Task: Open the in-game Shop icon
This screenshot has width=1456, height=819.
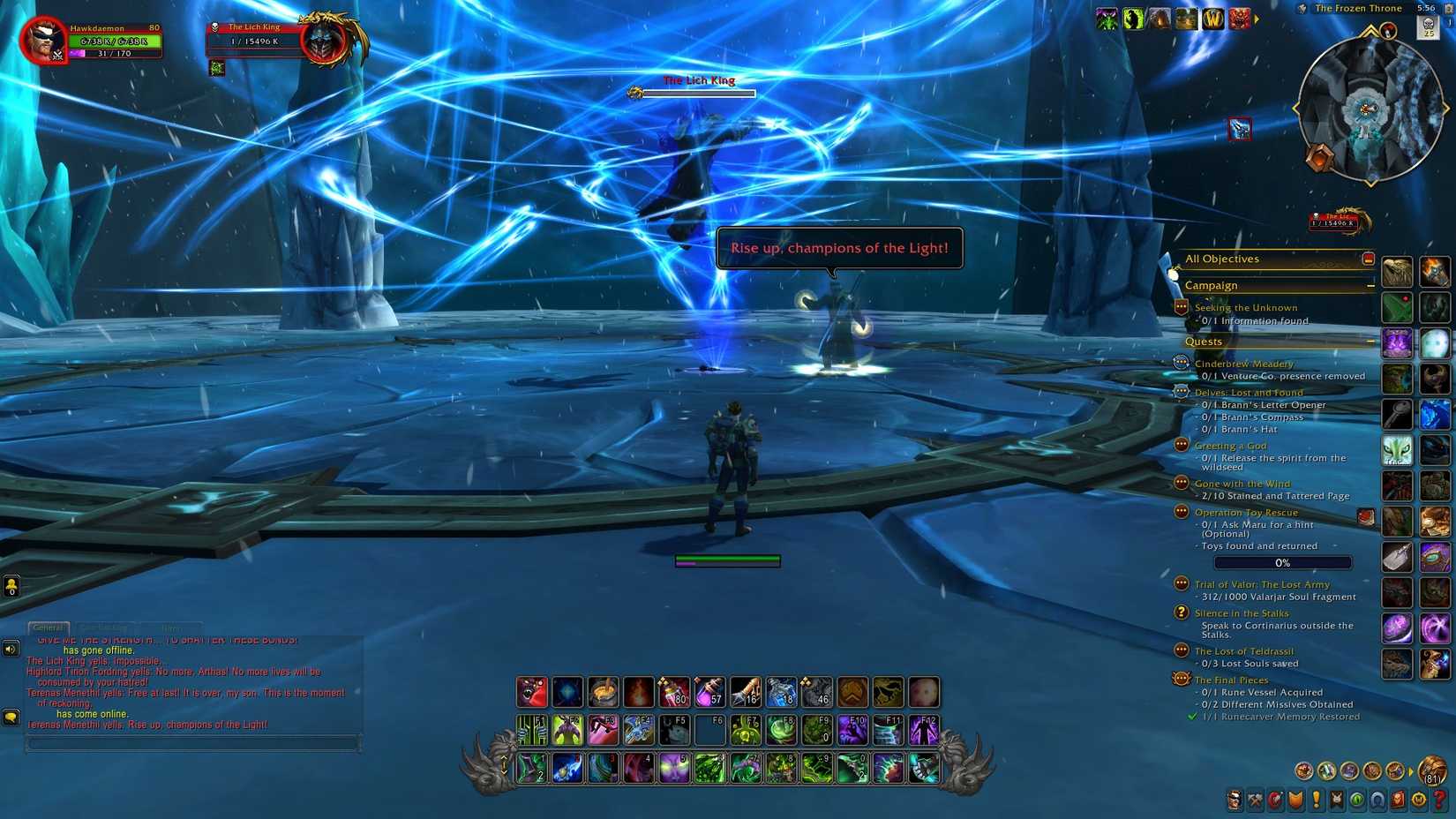Action: point(1419,800)
